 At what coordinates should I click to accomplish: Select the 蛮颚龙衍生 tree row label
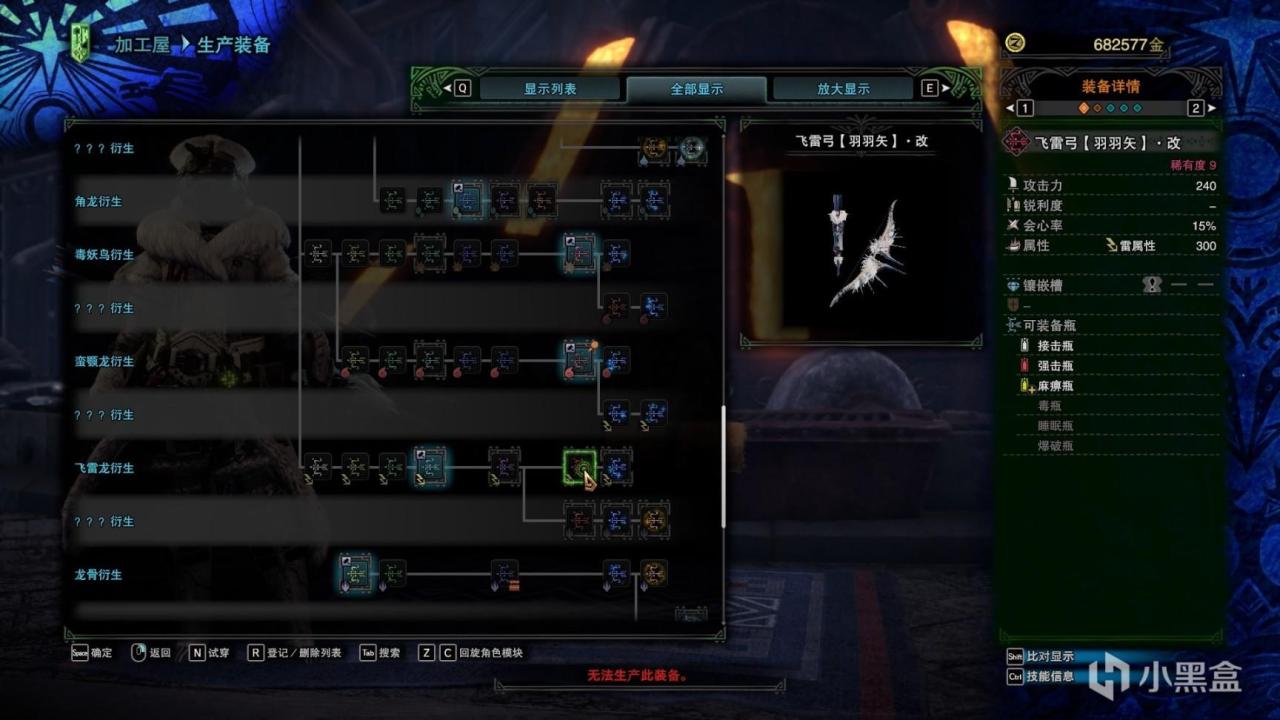click(104, 362)
